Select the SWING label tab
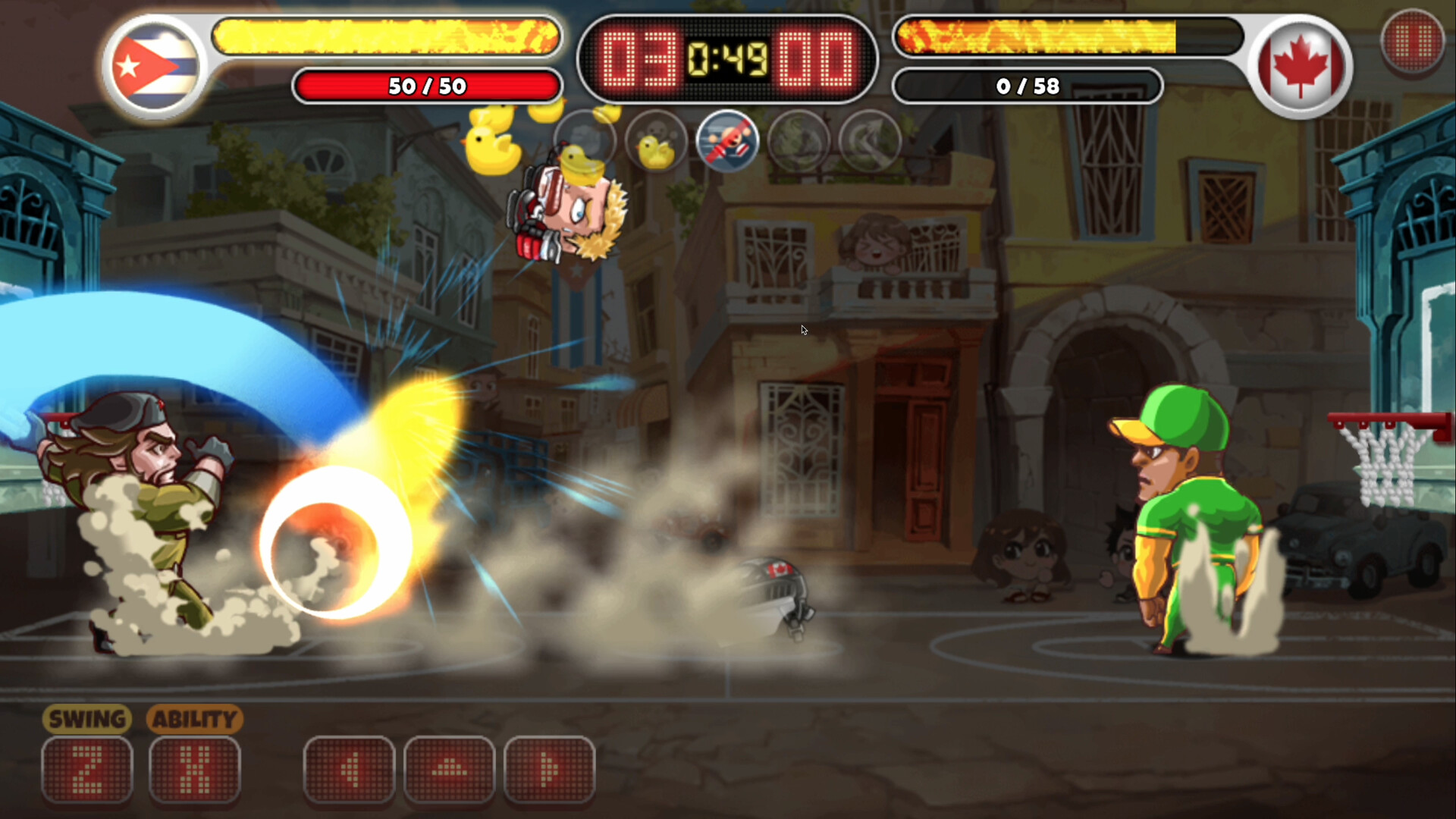1456x819 pixels. [86, 719]
